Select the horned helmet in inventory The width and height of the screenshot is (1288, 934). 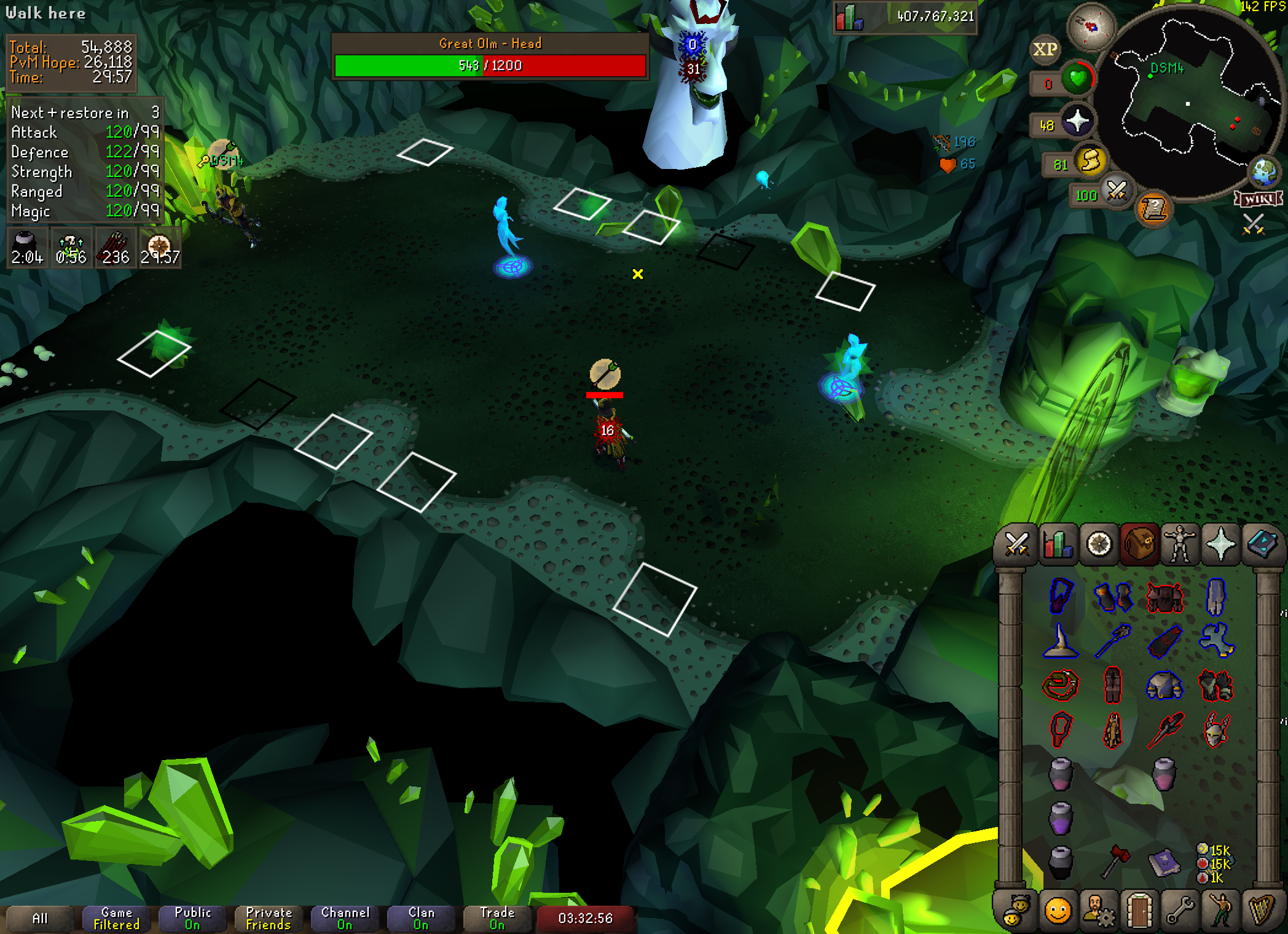(1215, 729)
